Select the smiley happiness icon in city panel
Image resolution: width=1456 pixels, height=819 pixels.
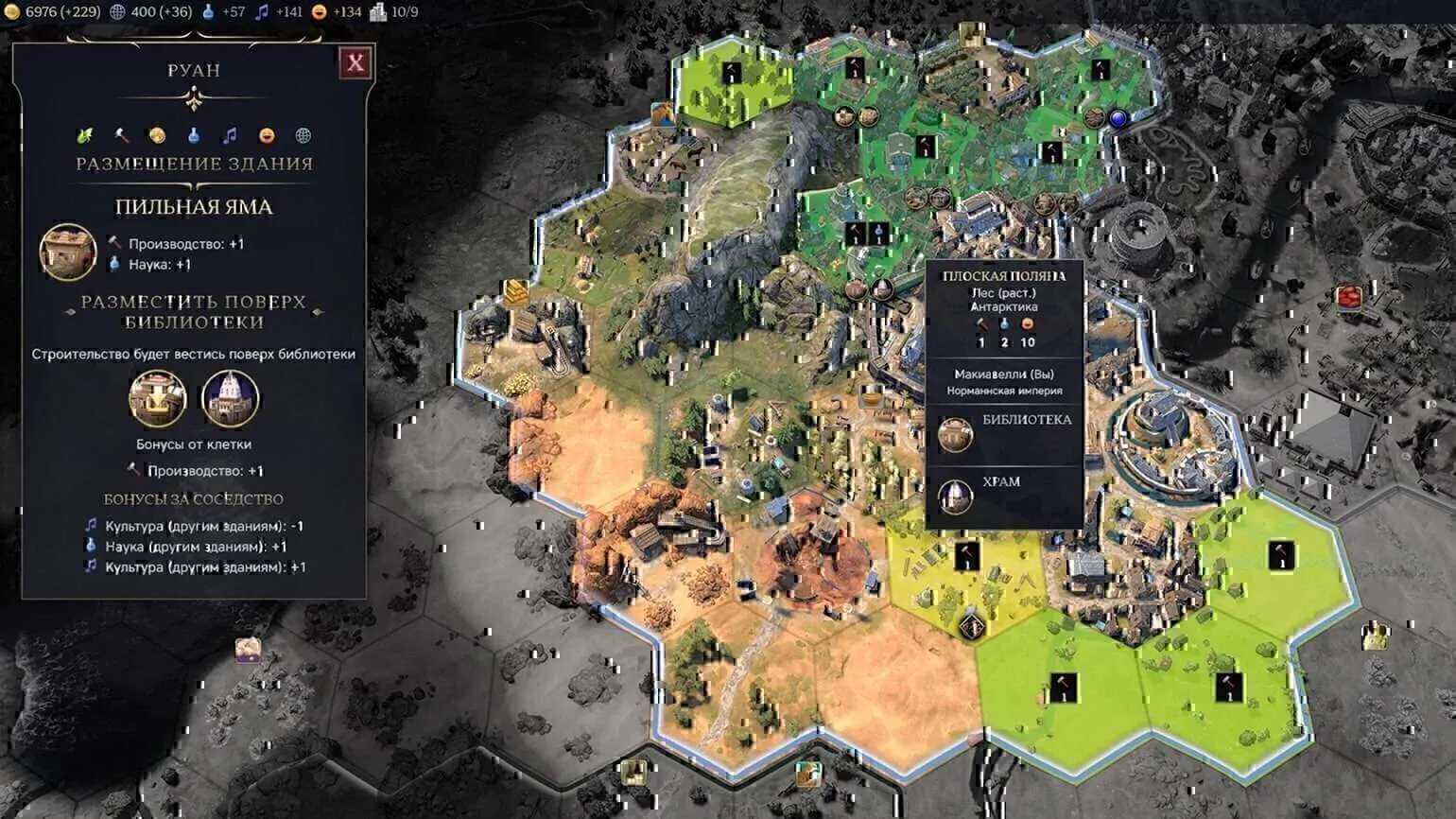(x=267, y=135)
